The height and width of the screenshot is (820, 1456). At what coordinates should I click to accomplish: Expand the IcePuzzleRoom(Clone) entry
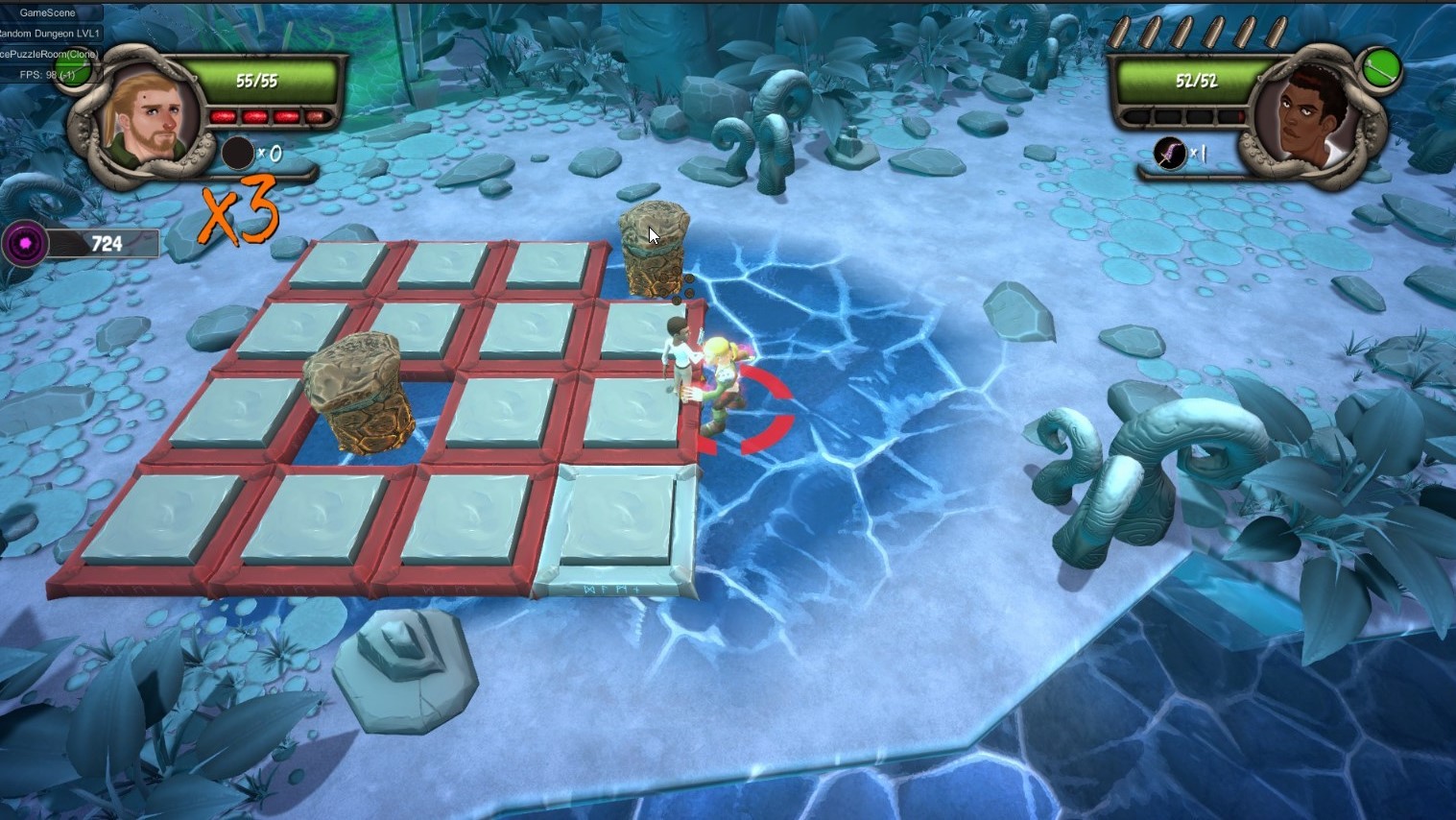tap(48, 54)
